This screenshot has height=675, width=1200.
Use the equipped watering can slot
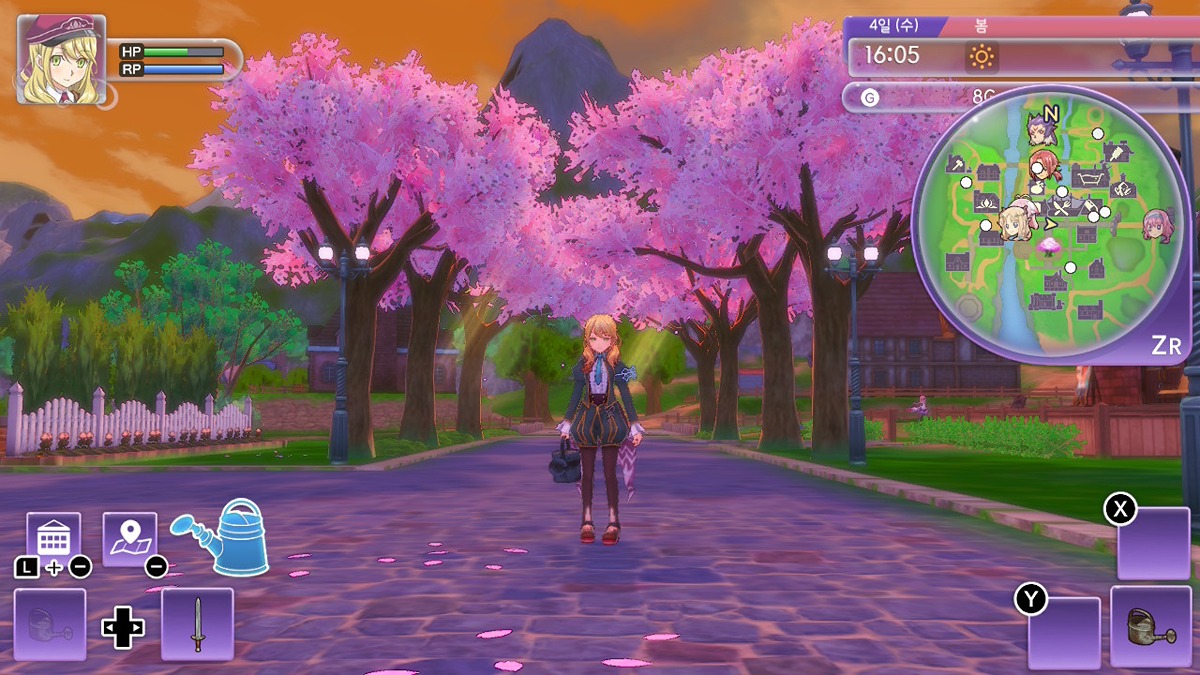(x=1151, y=627)
